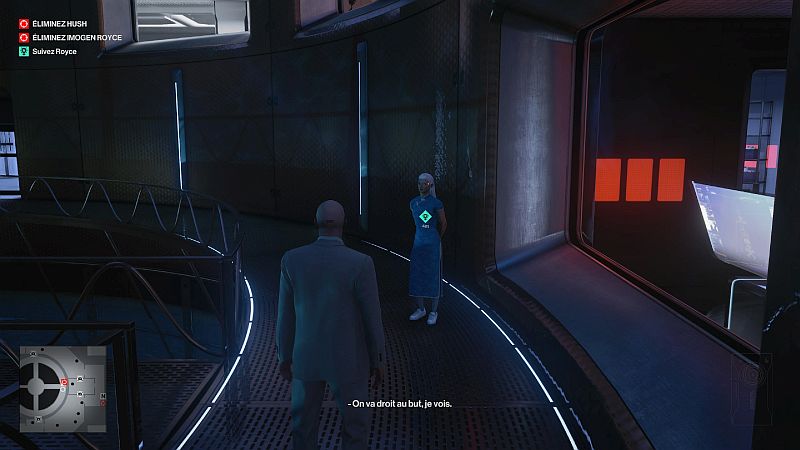The width and height of the screenshot is (800, 450).
Task: Select the Éliminez Imogen Royce objective
Action: (x=66, y=37)
